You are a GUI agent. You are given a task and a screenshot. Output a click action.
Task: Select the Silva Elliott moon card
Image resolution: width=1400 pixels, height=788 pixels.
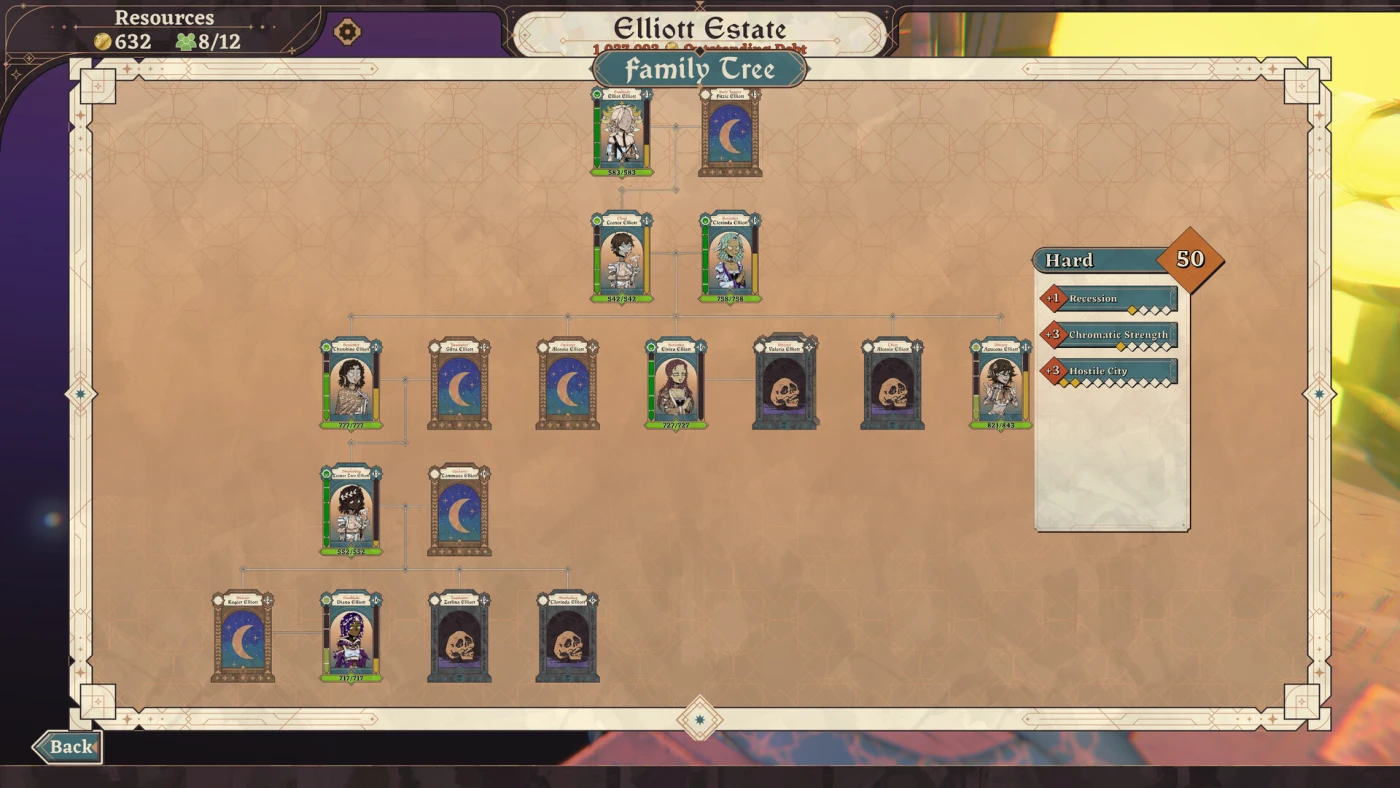coord(459,384)
